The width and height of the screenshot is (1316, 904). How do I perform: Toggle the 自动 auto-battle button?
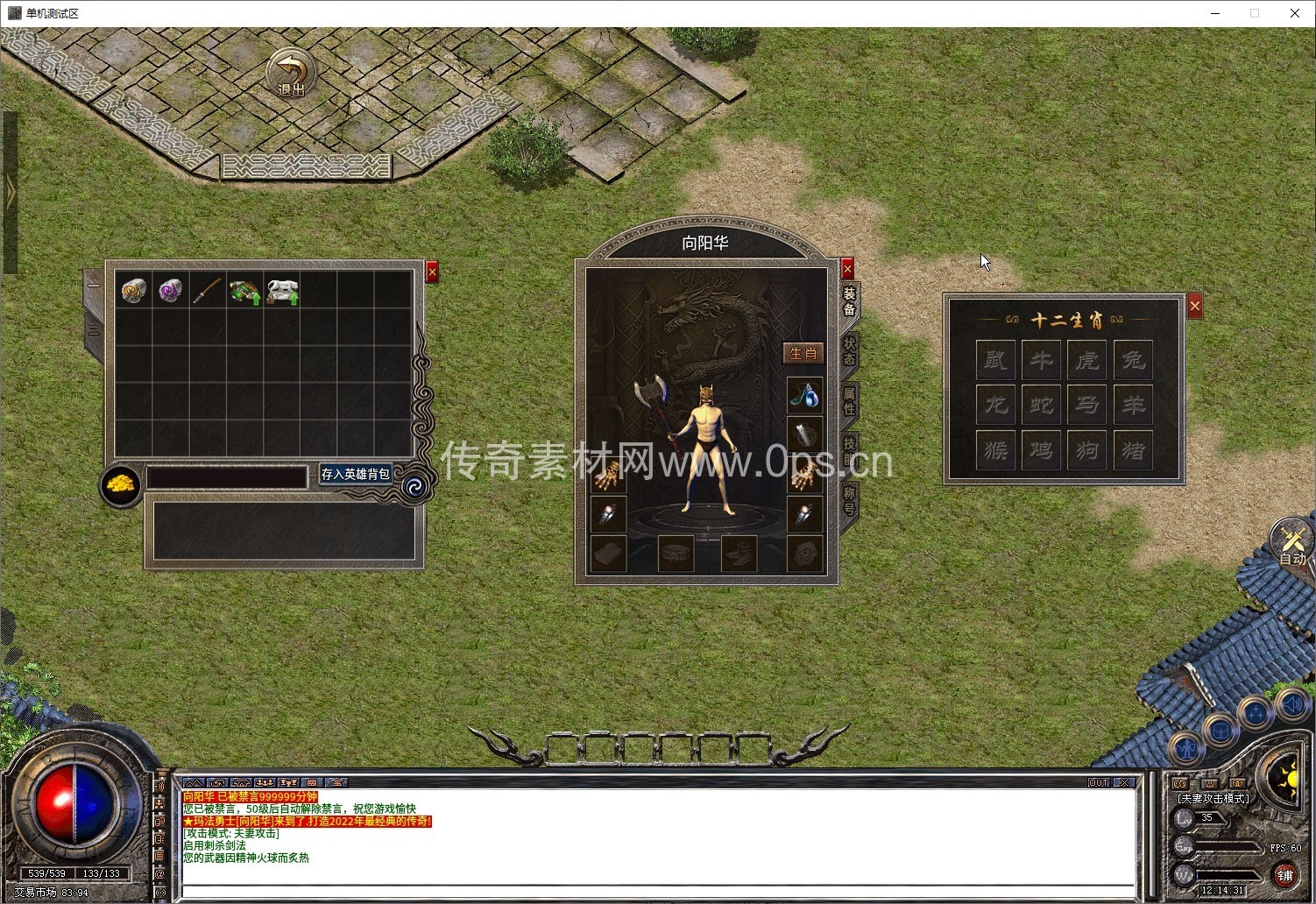[1293, 543]
